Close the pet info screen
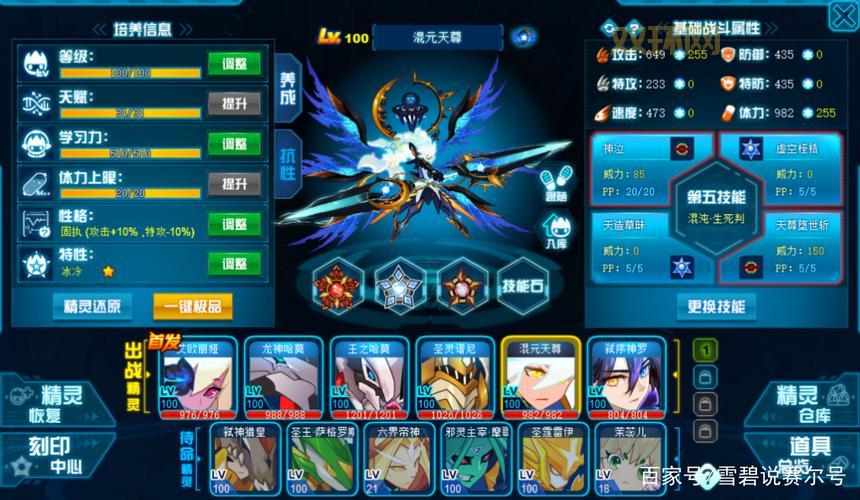The height and width of the screenshot is (500, 860). point(842,15)
